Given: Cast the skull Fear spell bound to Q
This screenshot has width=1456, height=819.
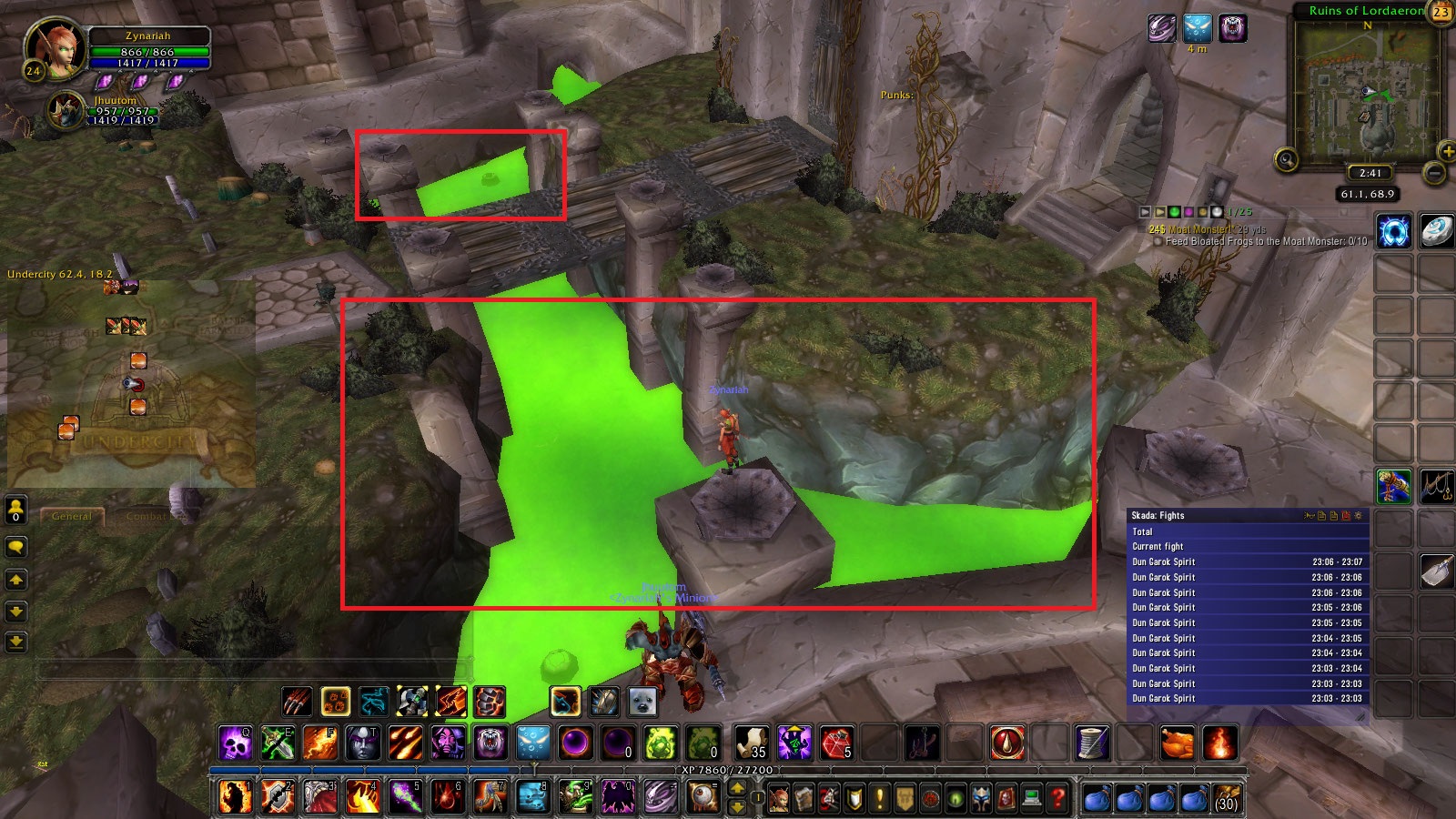Looking at the screenshot, I should click(236, 743).
